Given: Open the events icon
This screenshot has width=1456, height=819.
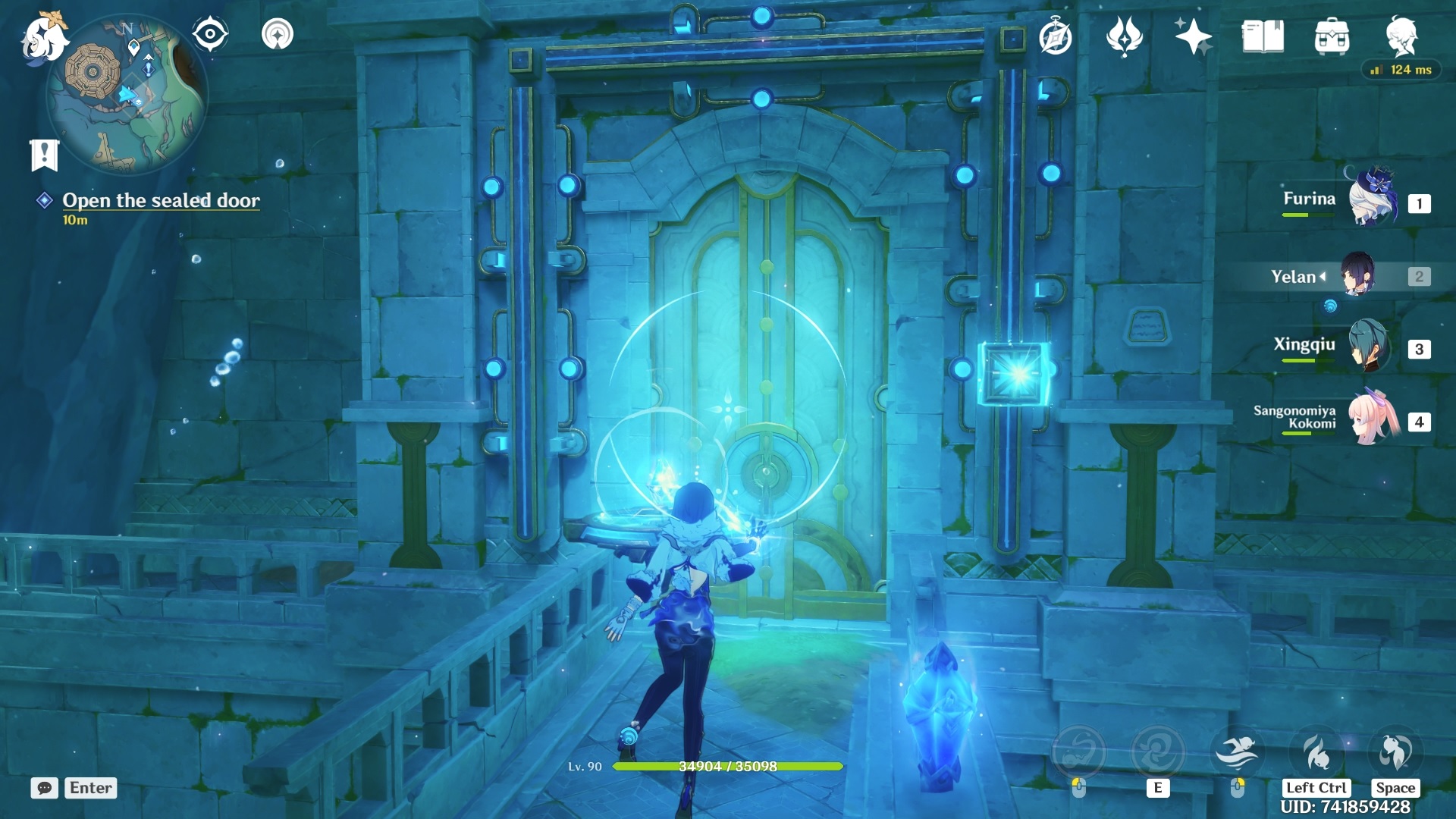Looking at the screenshot, I should click(1124, 36).
